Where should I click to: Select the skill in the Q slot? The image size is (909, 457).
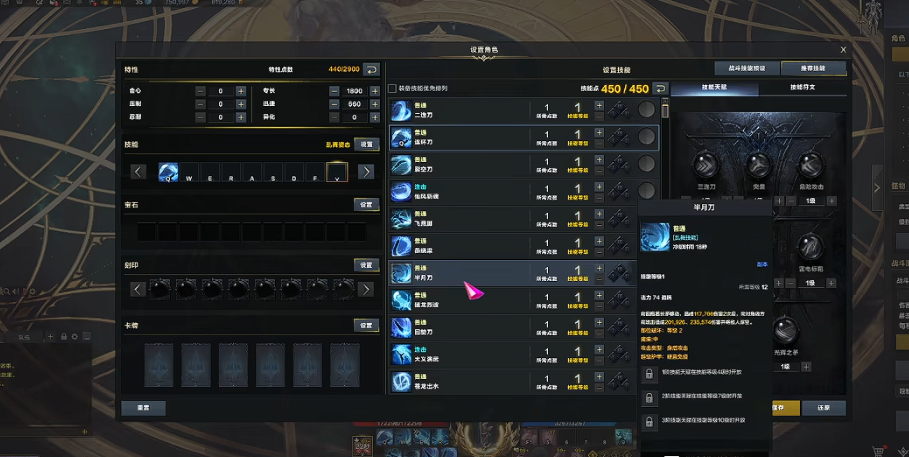point(168,171)
